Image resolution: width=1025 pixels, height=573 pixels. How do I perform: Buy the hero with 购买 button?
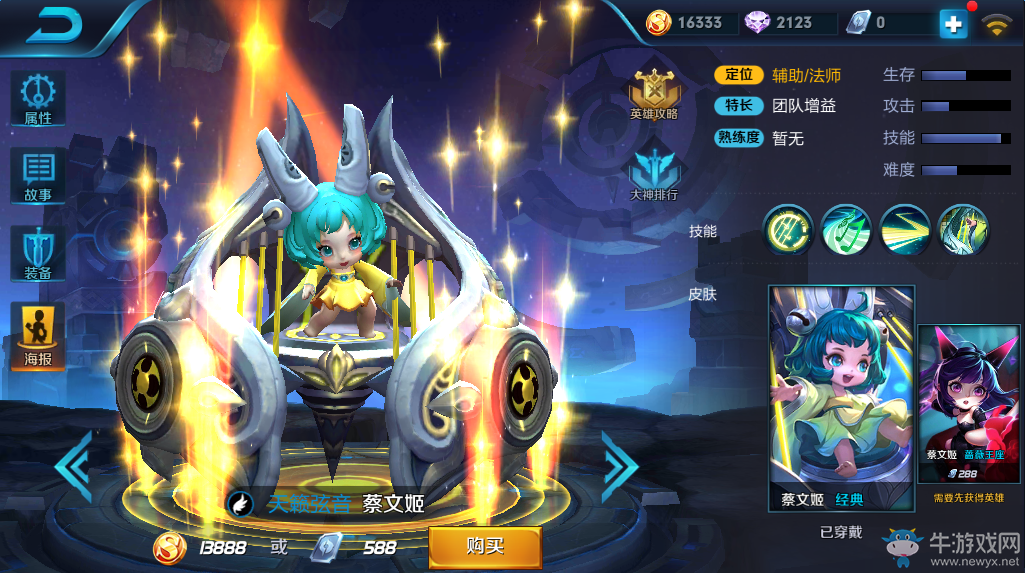tap(485, 546)
